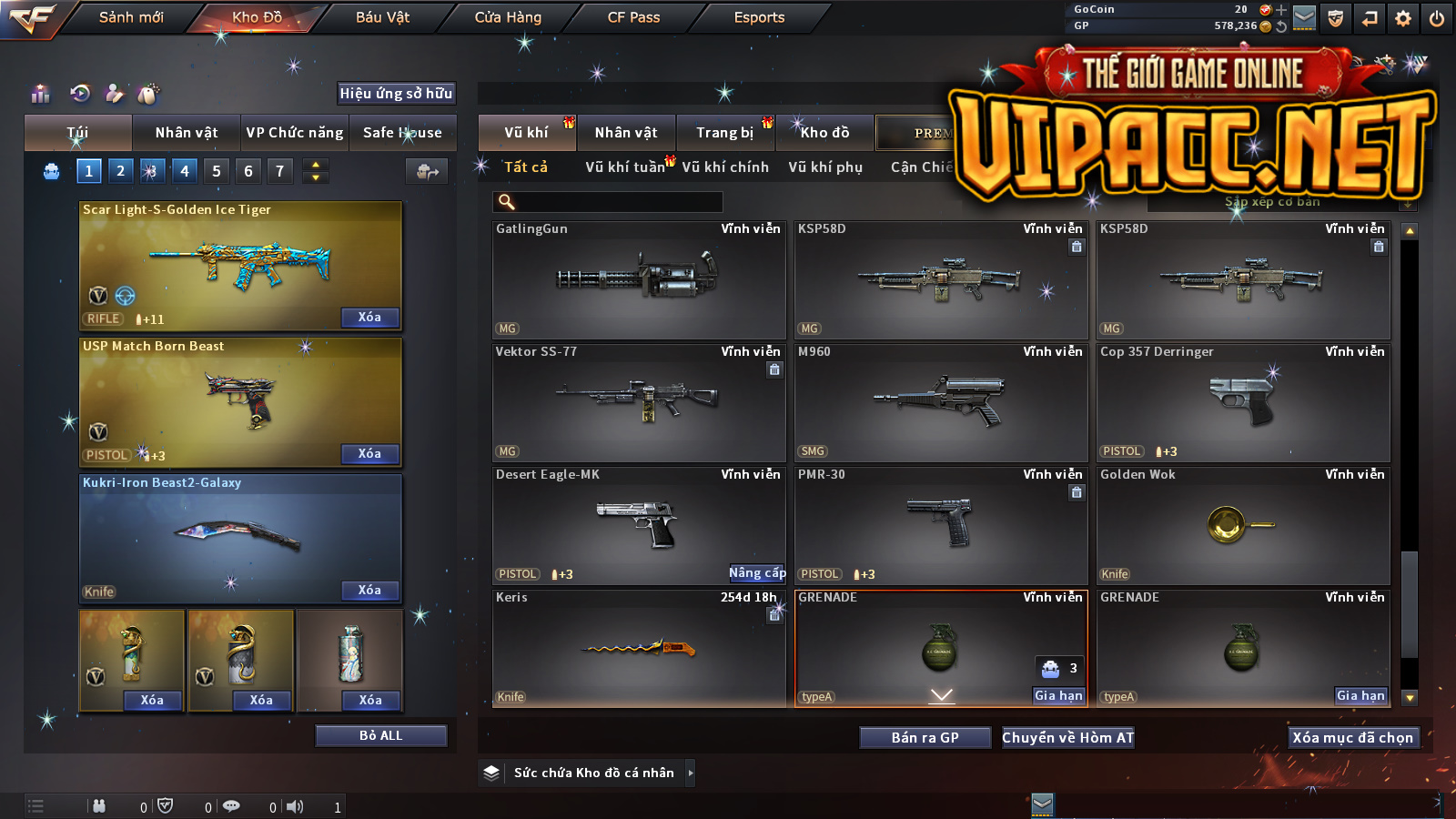The width and height of the screenshot is (1456, 819).
Task: Go to the Sảnh mới lobby
Action: (131, 17)
